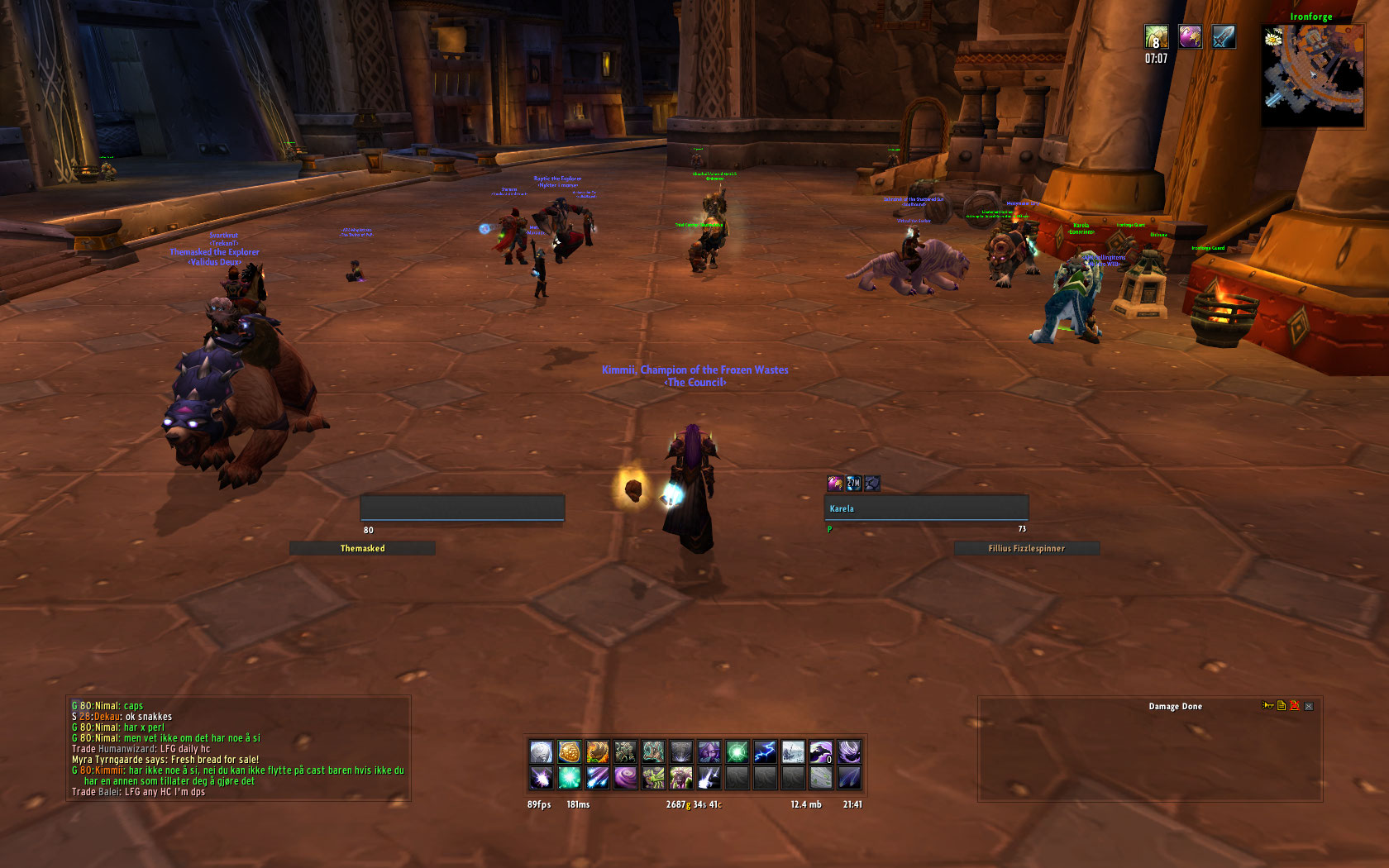Select the Fillius Fizzlespinner target-of-target frame
Image resolution: width=1389 pixels, height=868 pixels.
pyautogui.click(x=1026, y=549)
